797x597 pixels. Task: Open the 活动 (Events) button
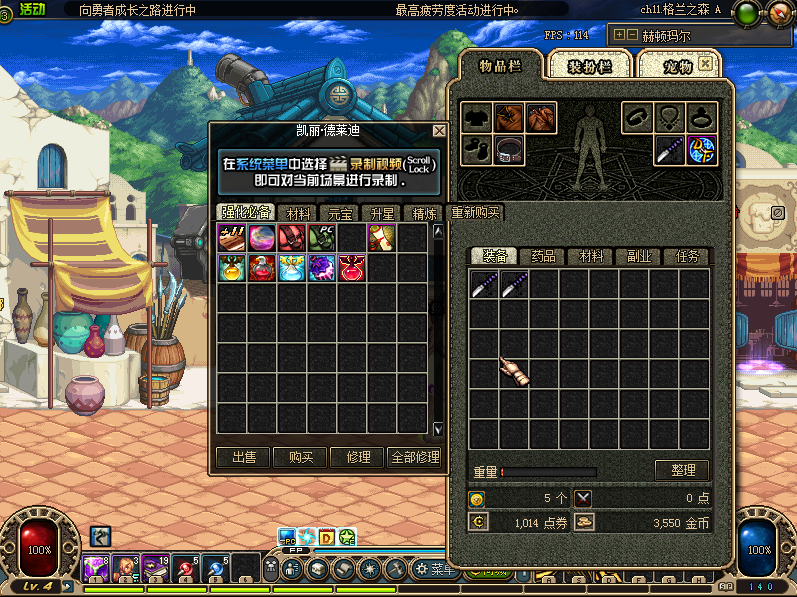(x=32, y=9)
